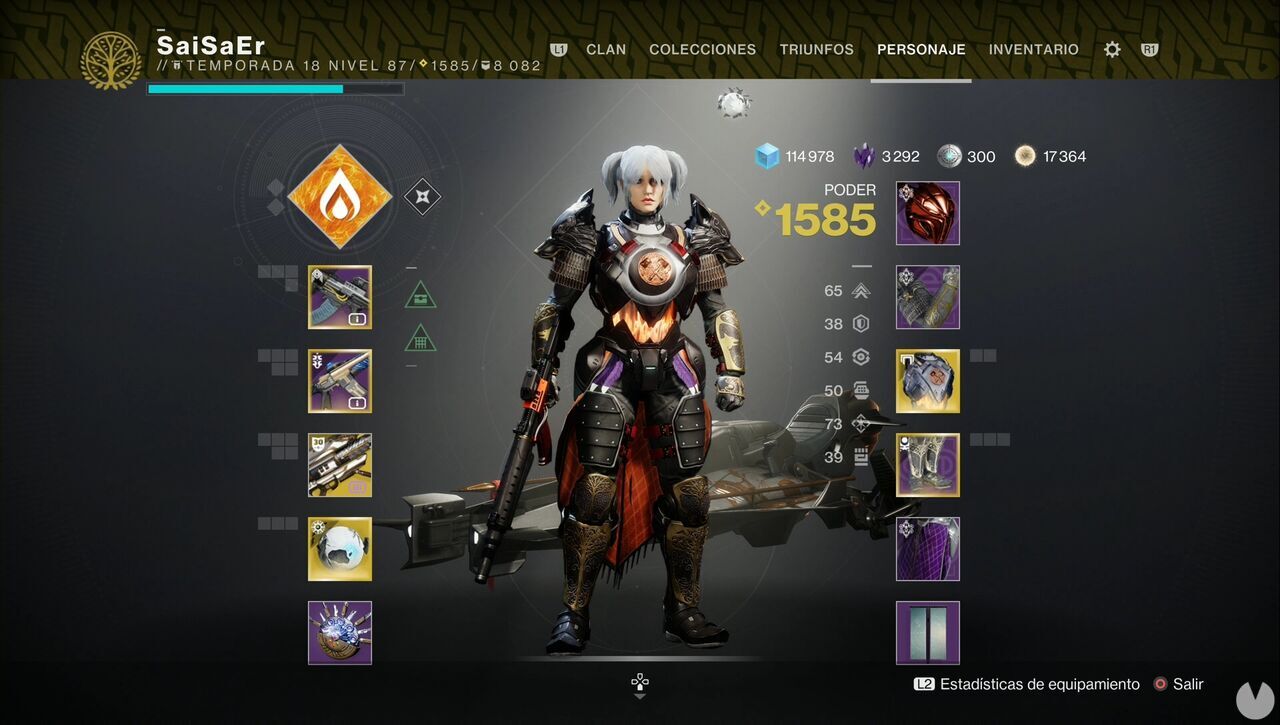The width and height of the screenshot is (1280, 725).
Task: Select the equipped helmet on the right
Action: 927,213
